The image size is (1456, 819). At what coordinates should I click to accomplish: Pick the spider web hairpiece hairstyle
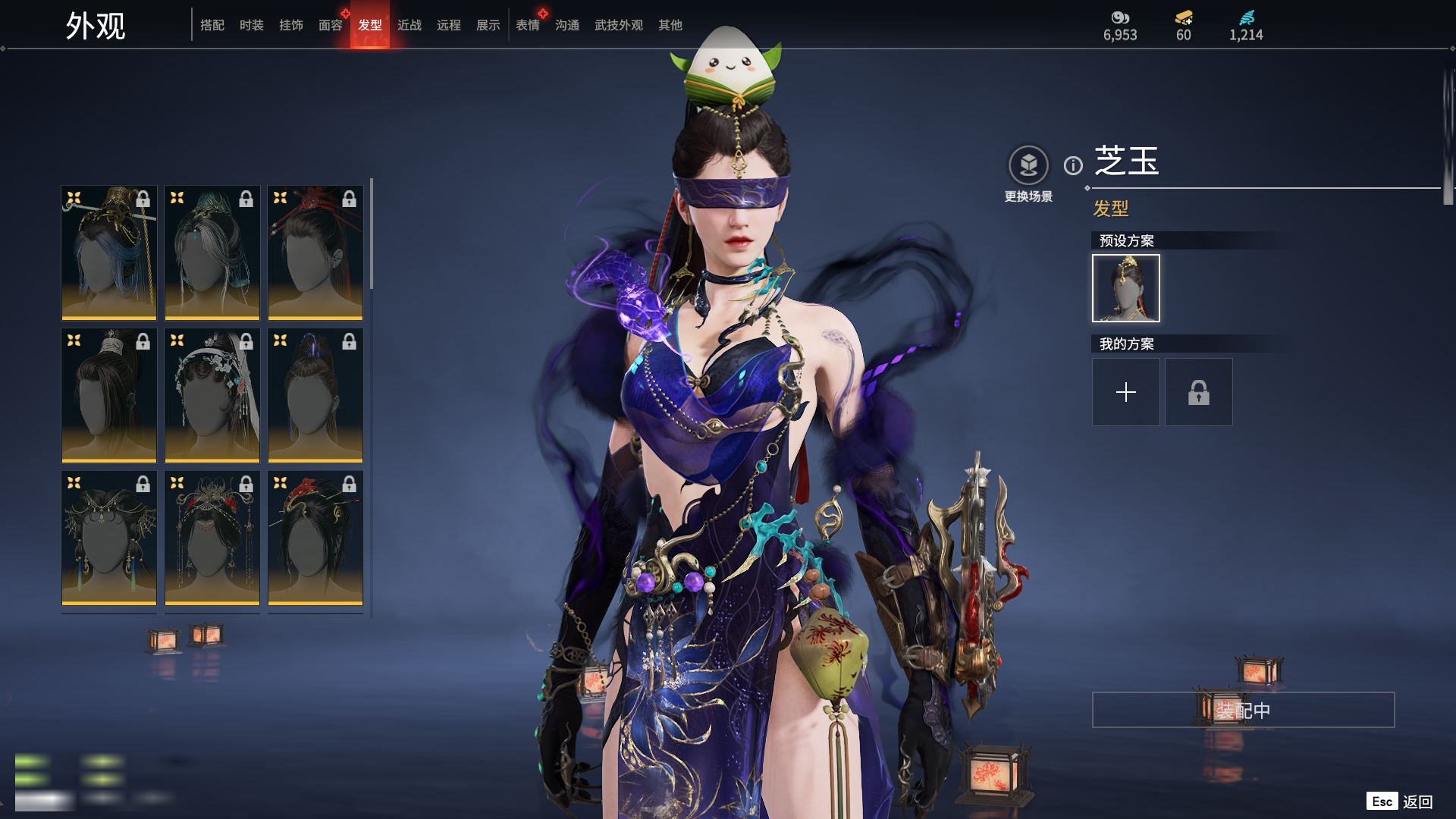tap(109, 537)
